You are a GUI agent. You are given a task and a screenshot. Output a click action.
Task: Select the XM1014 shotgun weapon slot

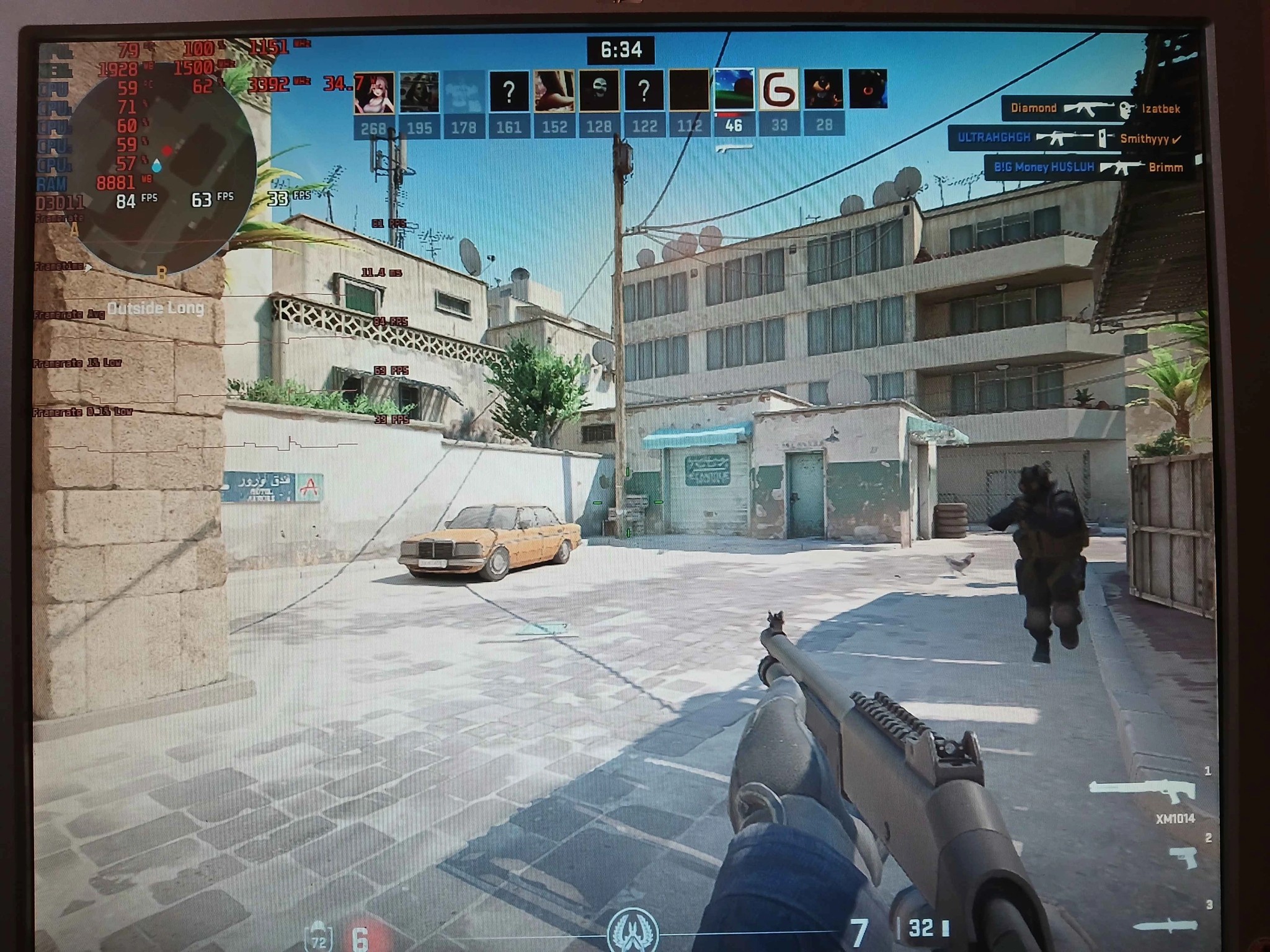click(x=1142, y=795)
